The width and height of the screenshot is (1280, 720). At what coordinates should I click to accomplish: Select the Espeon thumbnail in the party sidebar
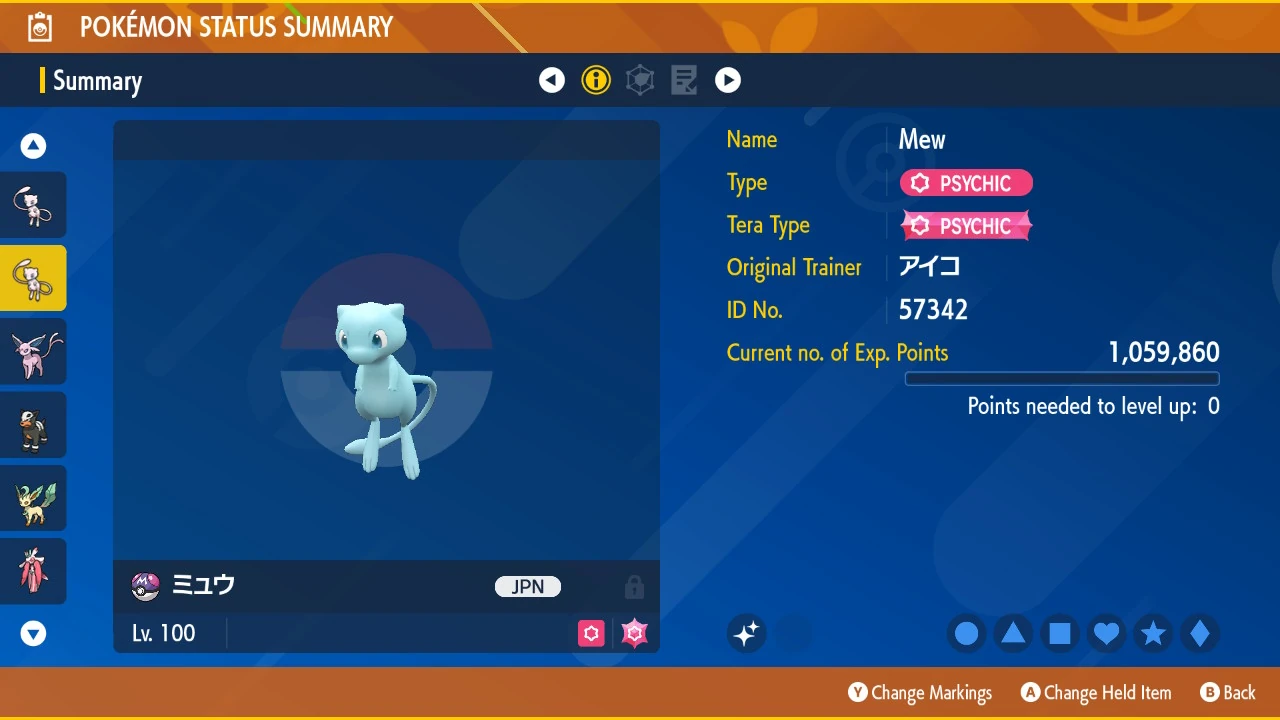(33, 352)
